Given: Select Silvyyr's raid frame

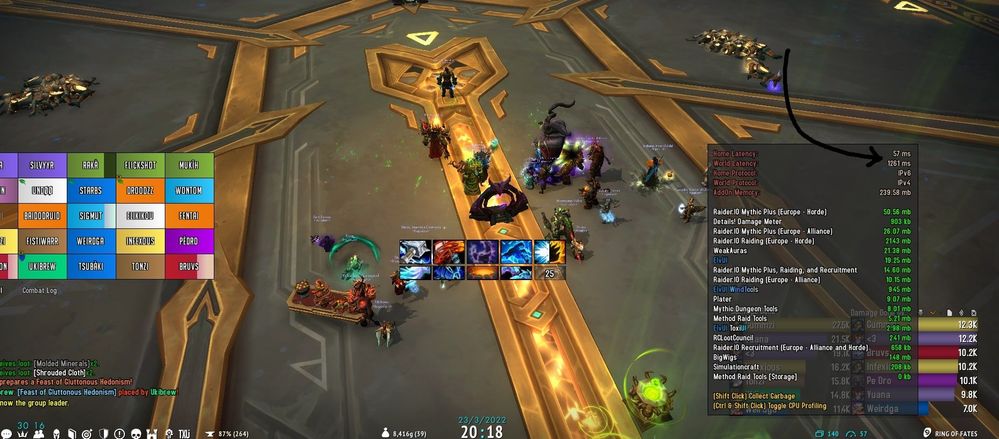Looking at the screenshot, I should [x=43, y=163].
